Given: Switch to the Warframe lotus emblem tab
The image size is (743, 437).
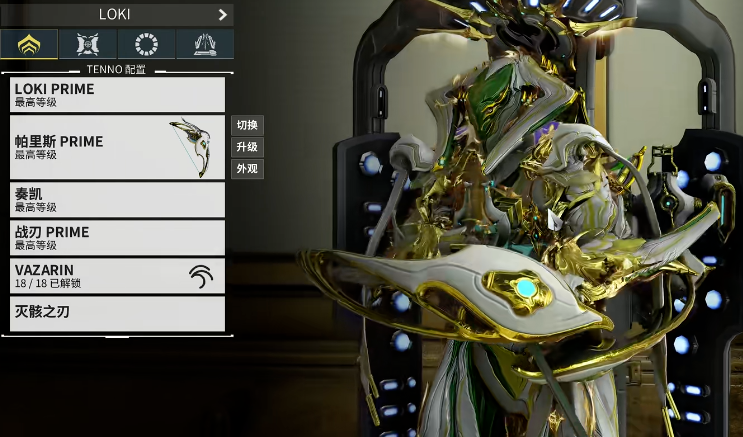Looking at the screenshot, I should 30,44.
